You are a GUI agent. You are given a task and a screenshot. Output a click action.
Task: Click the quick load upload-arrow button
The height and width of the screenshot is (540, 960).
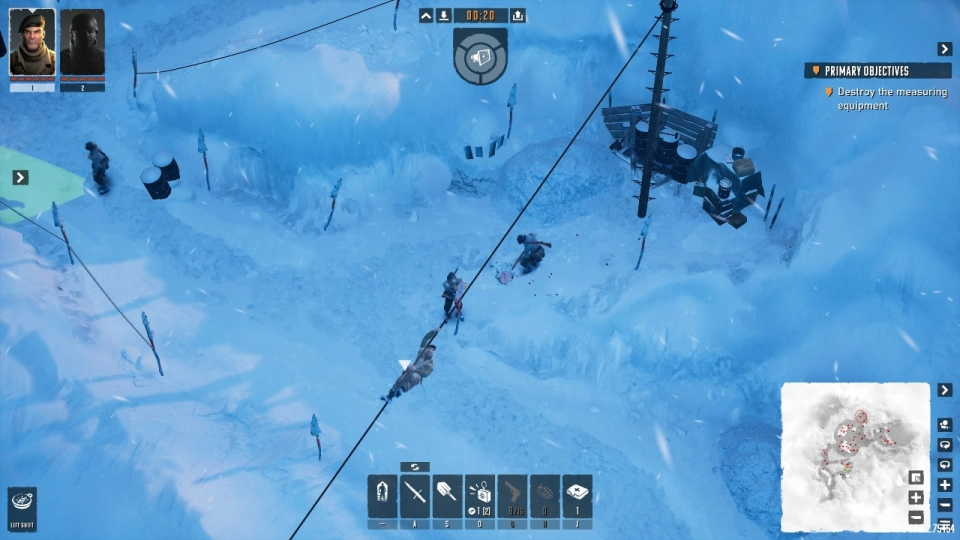(518, 15)
